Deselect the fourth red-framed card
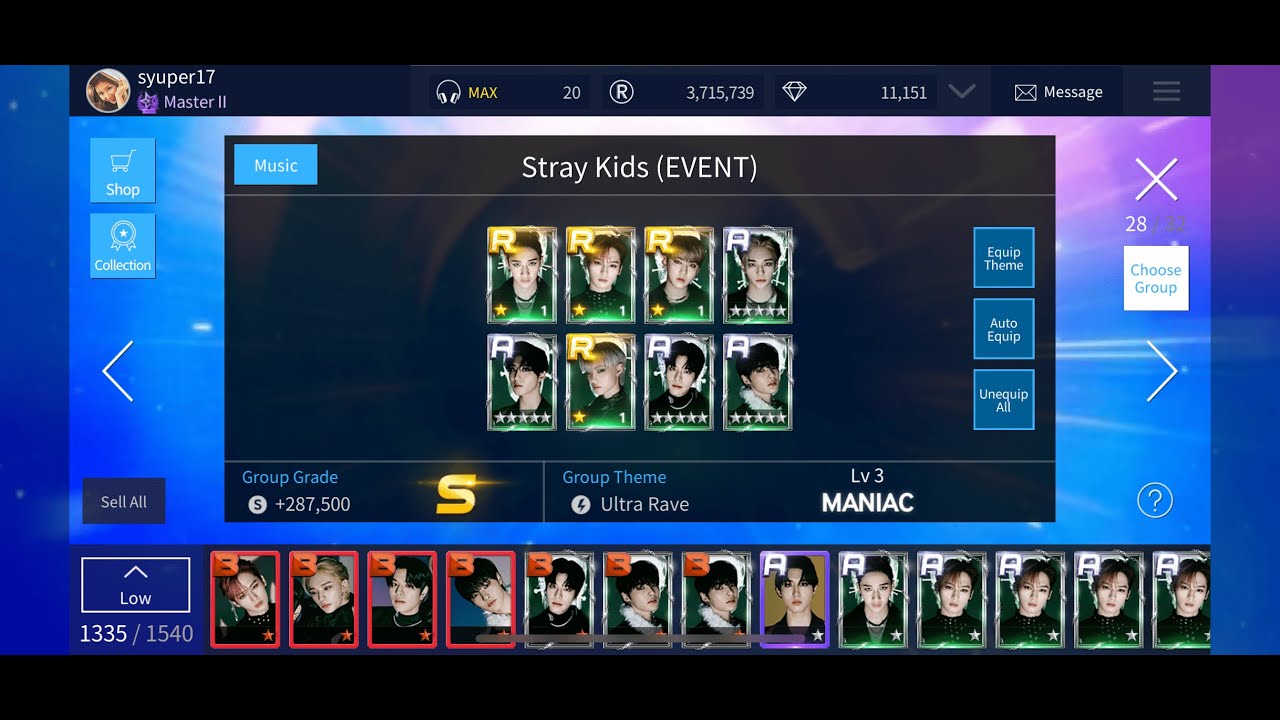Viewport: 1280px width, 720px height. [480, 599]
